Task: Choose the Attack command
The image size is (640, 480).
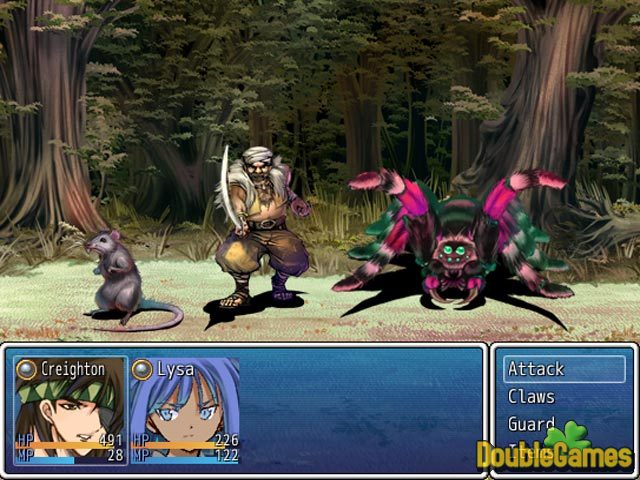Action: 563,369
